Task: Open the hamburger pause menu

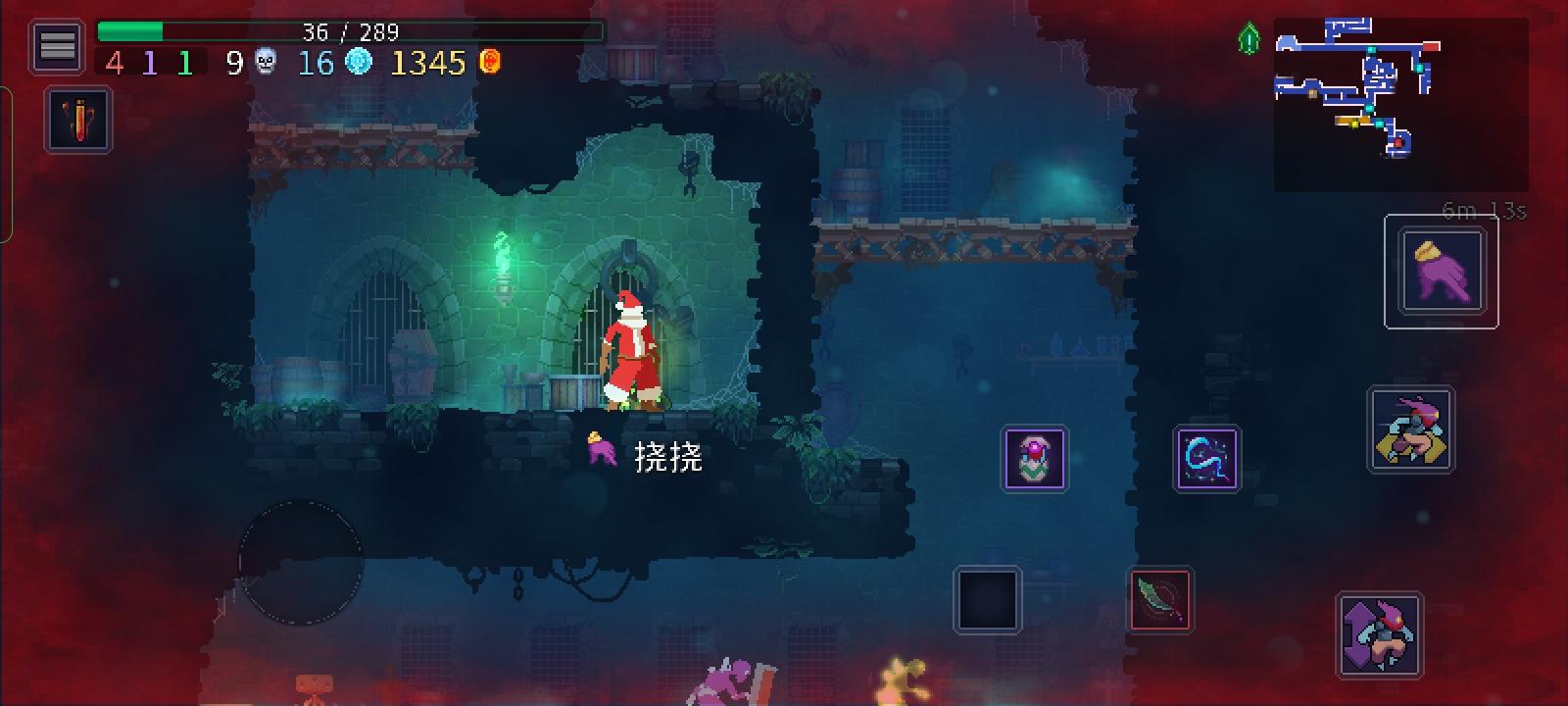Action: pyautogui.click(x=56, y=43)
